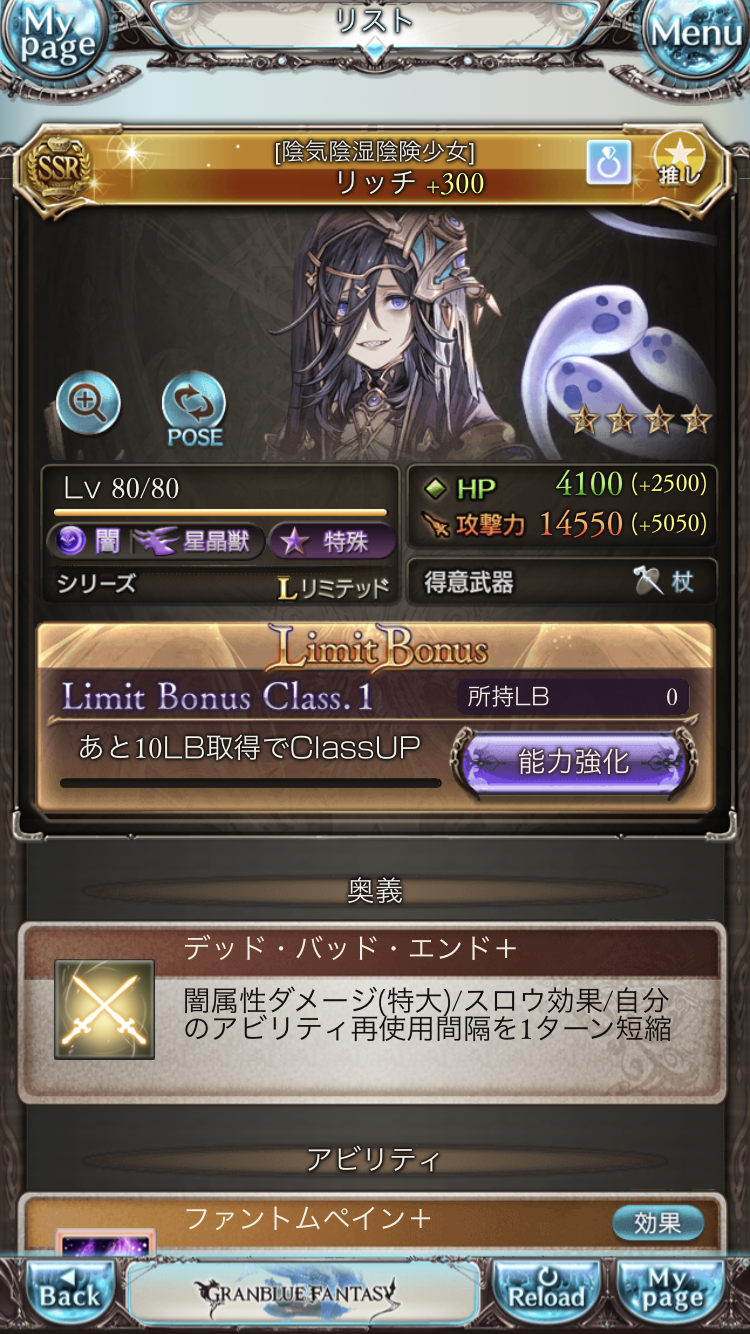Screen dimensions: 750x1334
Task: Switch character art with the POSE button
Action: 194,409
